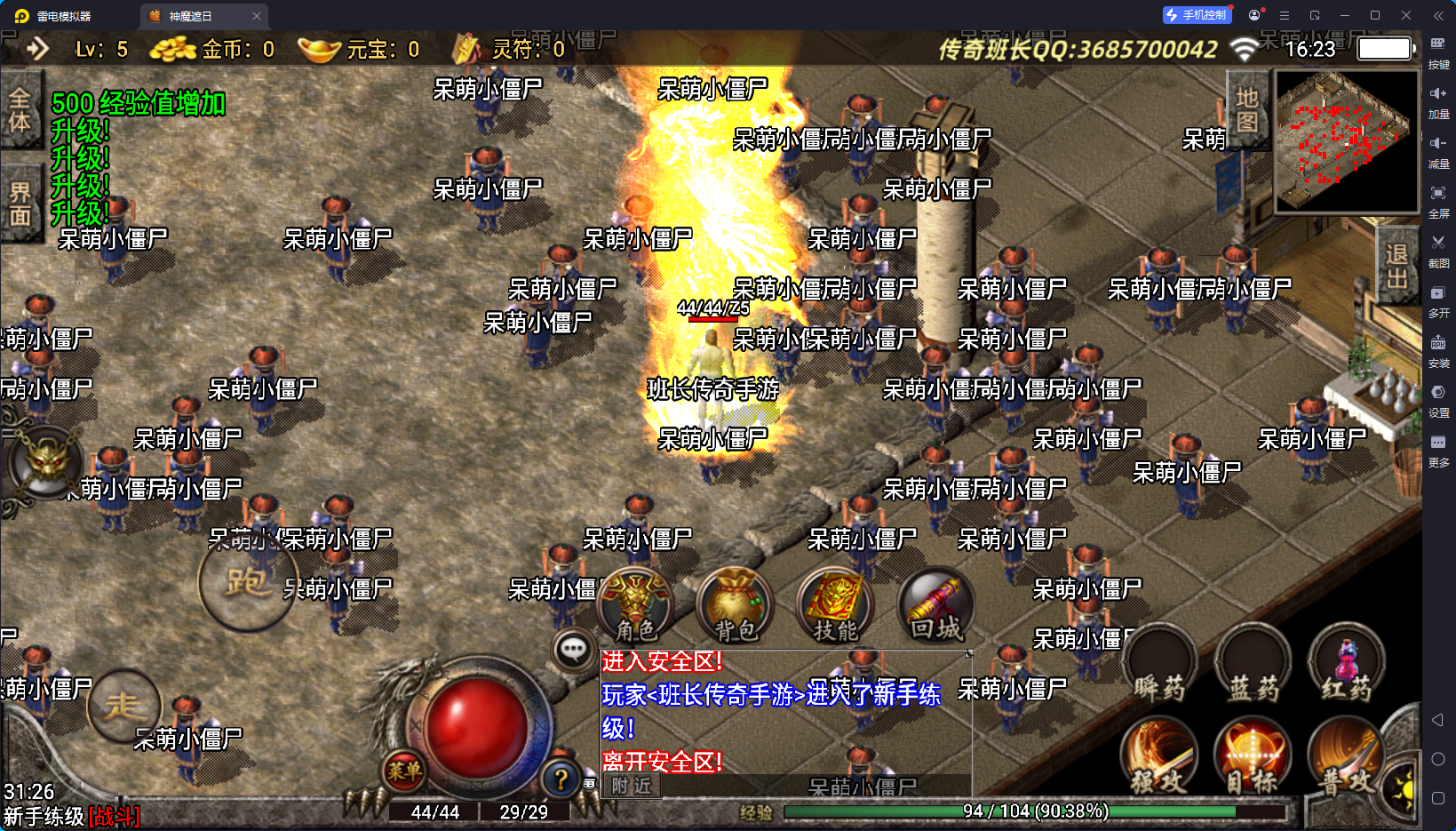
Task: Activate the 目标 target button
Action: 1253,757
